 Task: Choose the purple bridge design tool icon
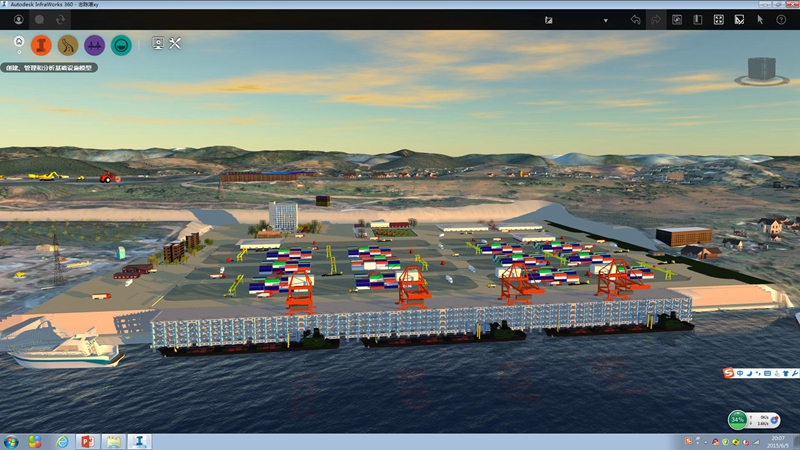[95, 44]
